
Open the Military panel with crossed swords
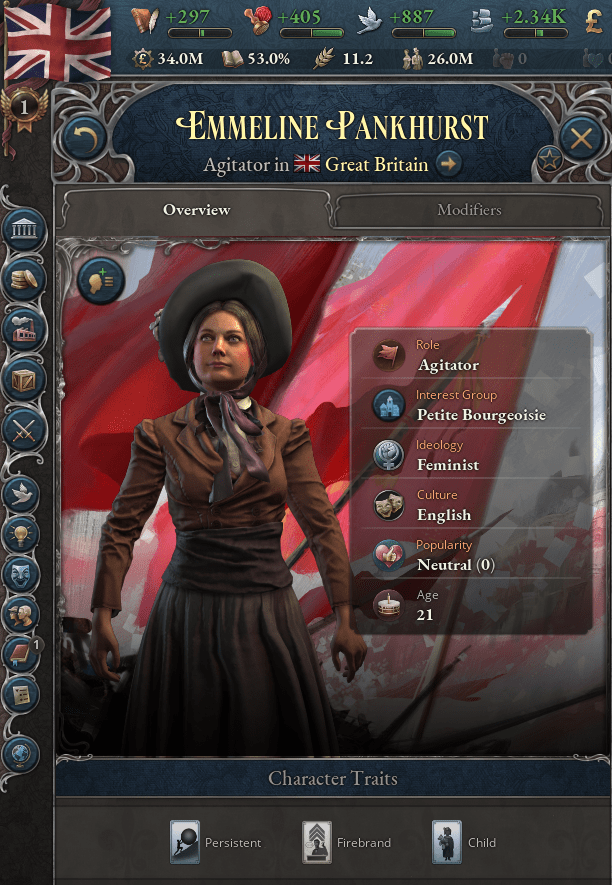tap(24, 428)
